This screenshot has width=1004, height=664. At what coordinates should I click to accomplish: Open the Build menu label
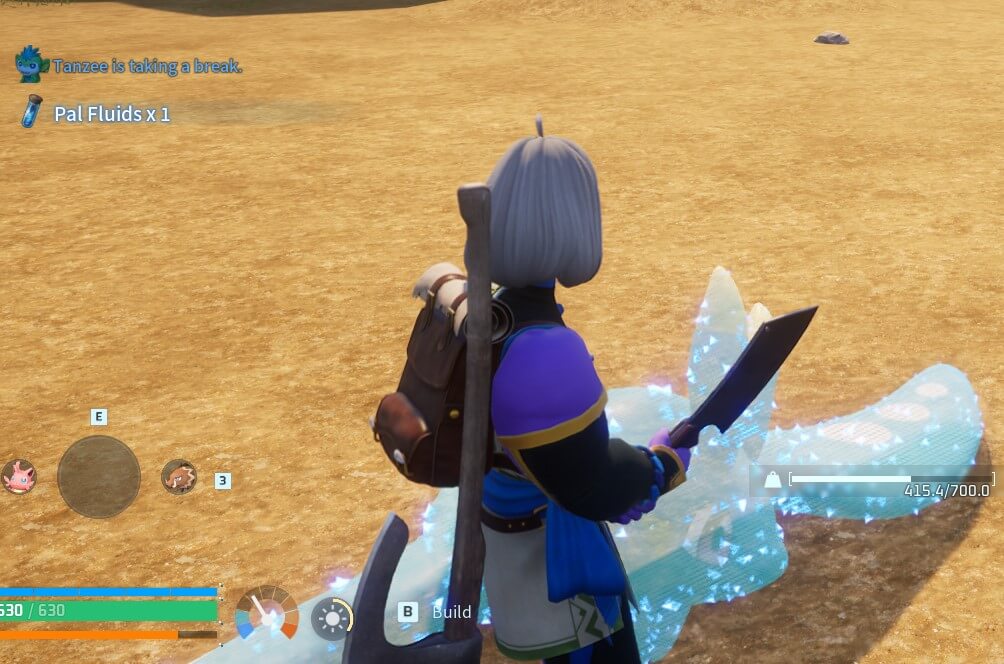pyautogui.click(x=451, y=612)
